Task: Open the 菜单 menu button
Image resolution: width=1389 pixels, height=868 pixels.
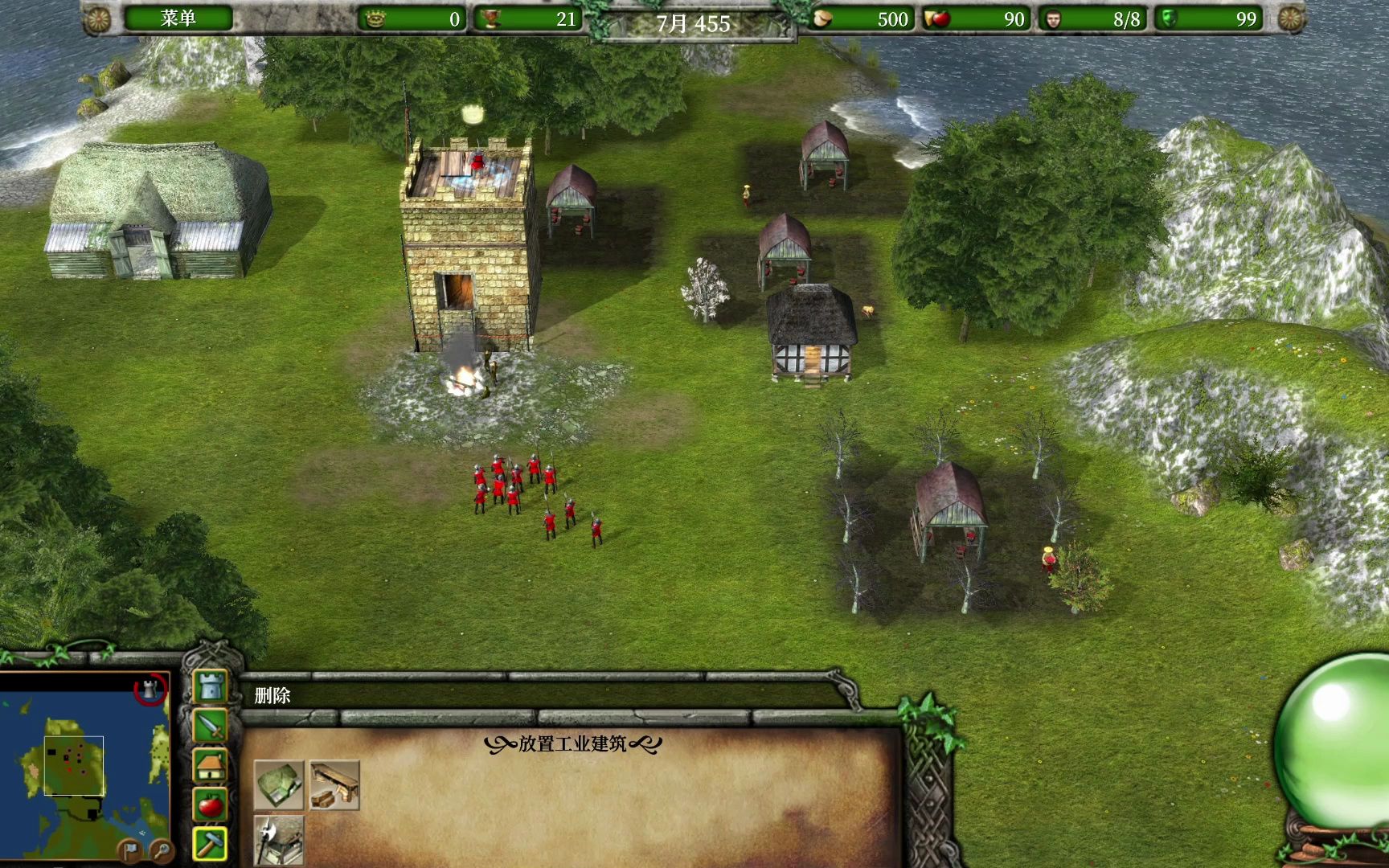Action: (x=178, y=18)
